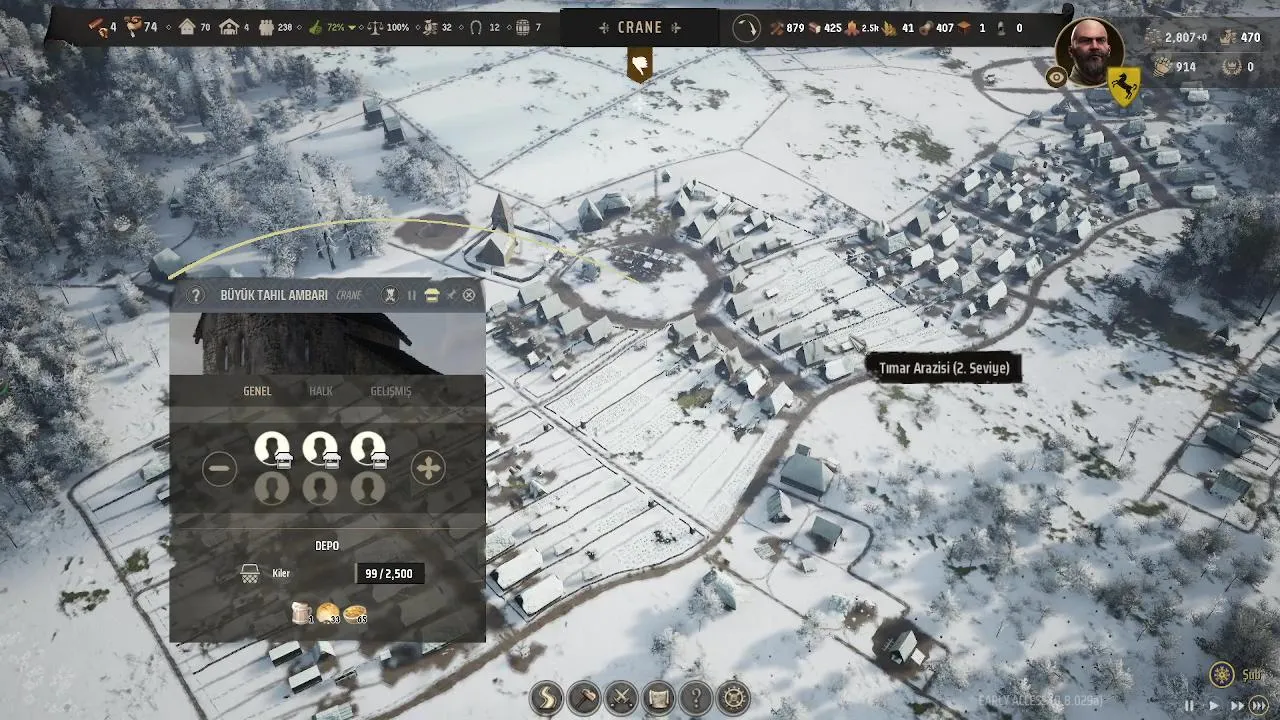
Task: Switch to the Halk tab
Action: [320, 391]
